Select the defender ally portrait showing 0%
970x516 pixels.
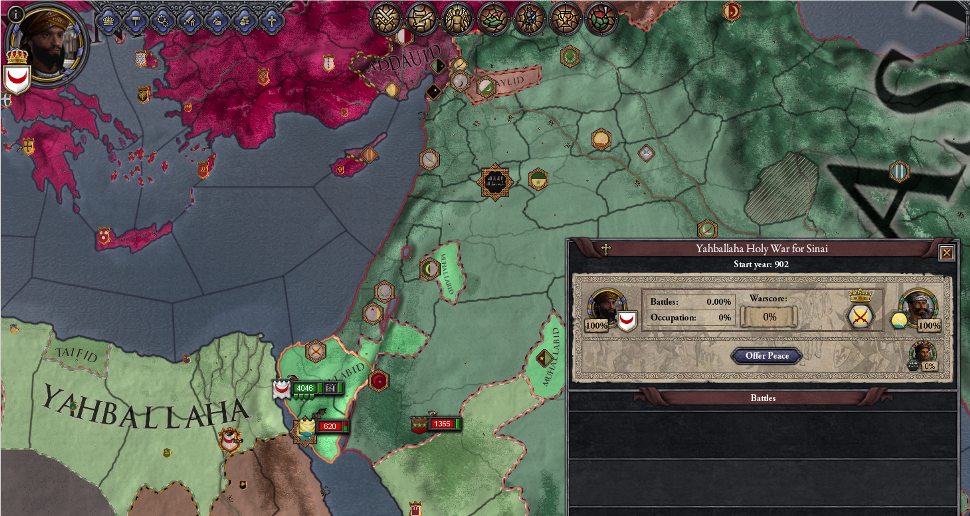[x=924, y=354]
